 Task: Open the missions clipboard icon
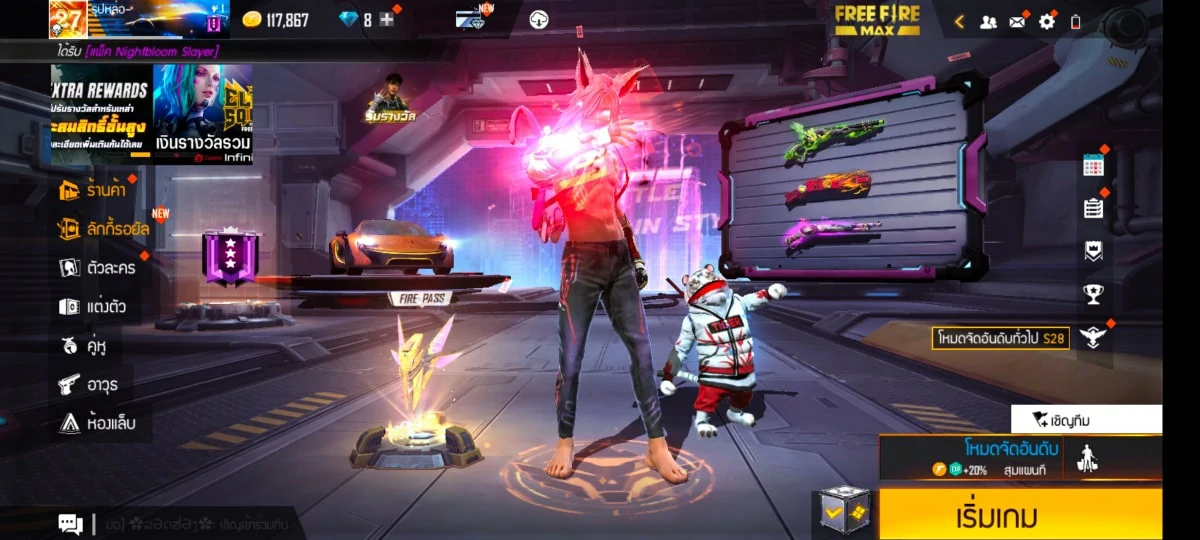(x=1093, y=208)
